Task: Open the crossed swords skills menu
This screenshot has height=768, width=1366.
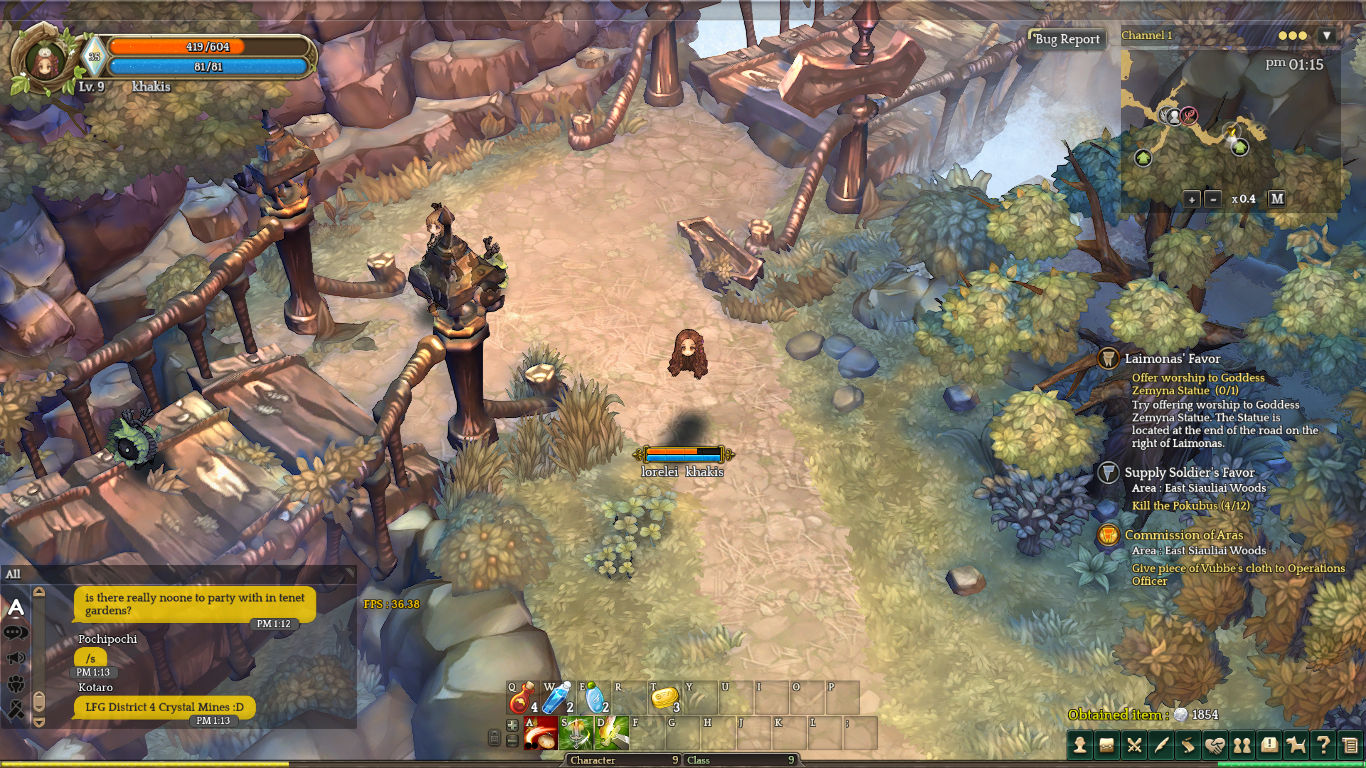Action: tap(1134, 745)
